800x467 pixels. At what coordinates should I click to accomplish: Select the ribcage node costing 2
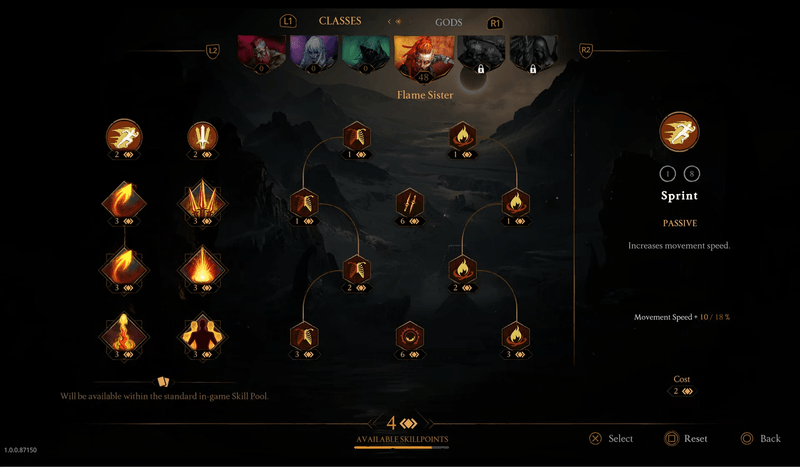click(x=357, y=268)
